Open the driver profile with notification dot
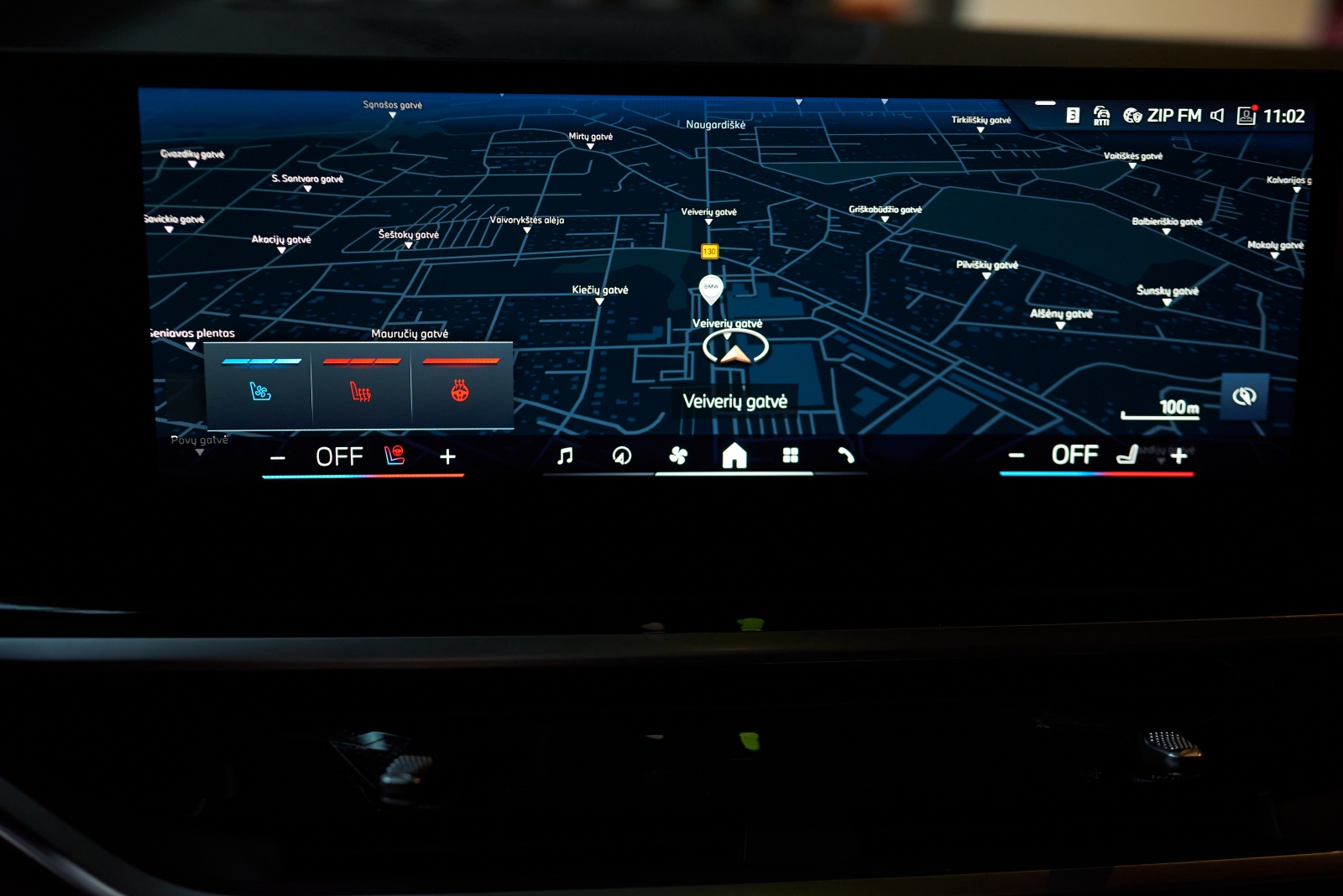Image resolution: width=1343 pixels, height=896 pixels. coord(1246,114)
